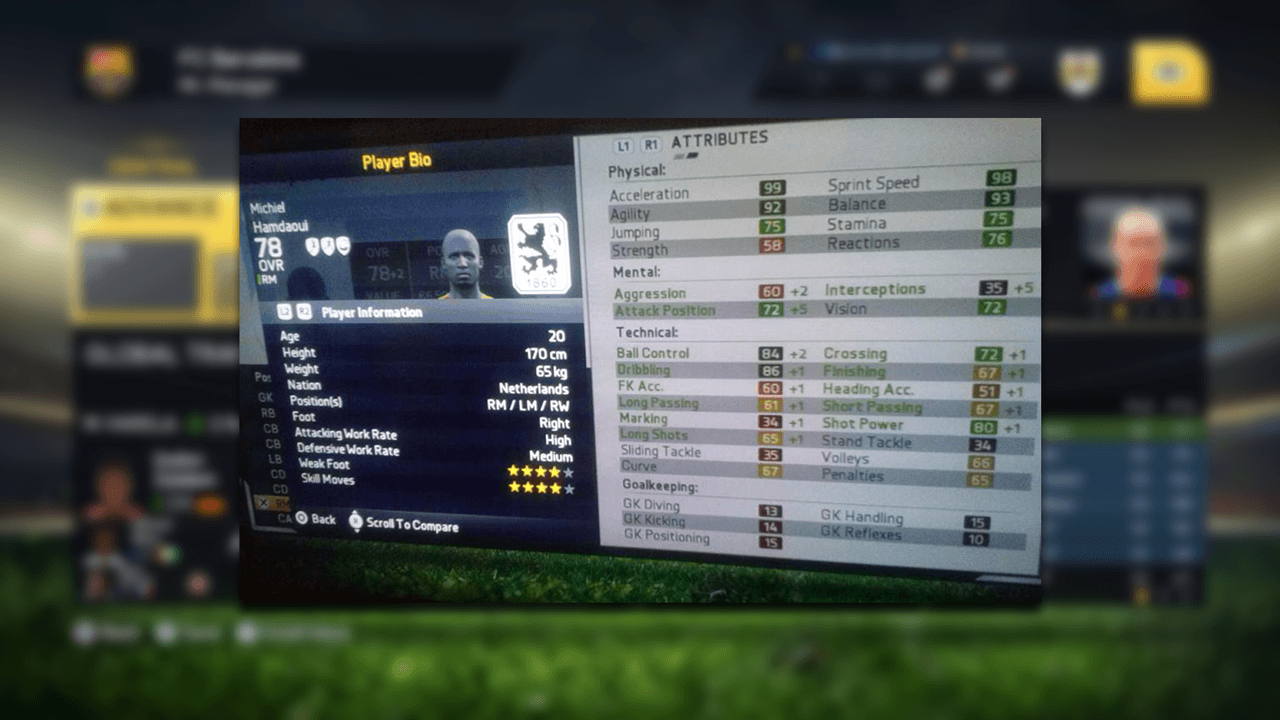1280x720 pixels.
Task: Click the FC Barcelona crest
Action: tap(108, 71)
